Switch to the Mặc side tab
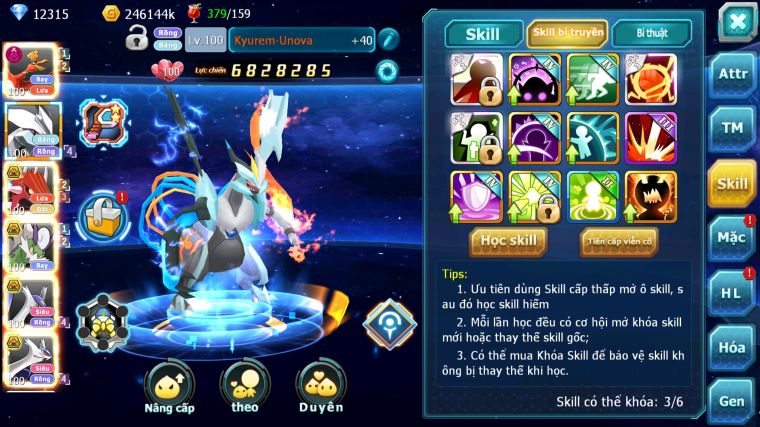 (x=732, y=238)
